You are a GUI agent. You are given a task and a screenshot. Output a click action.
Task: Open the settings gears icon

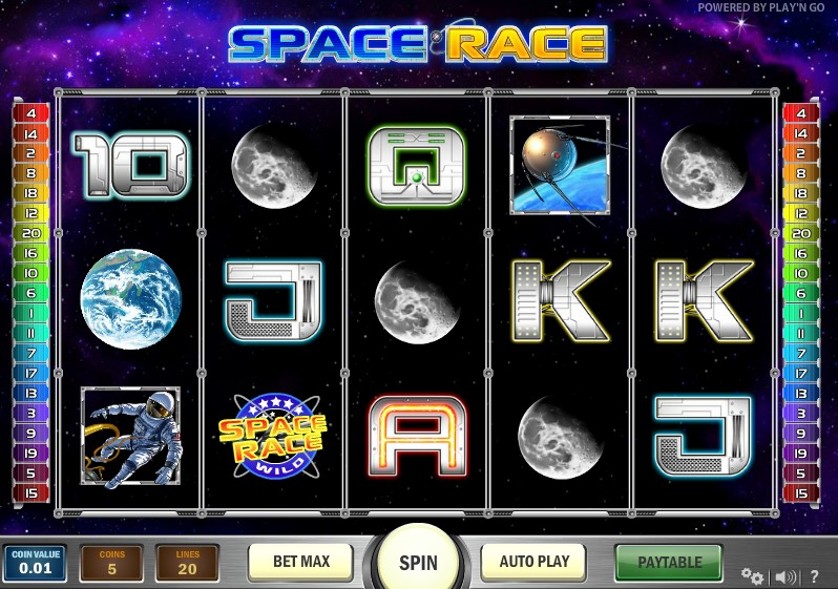click(x=752, y=576)
